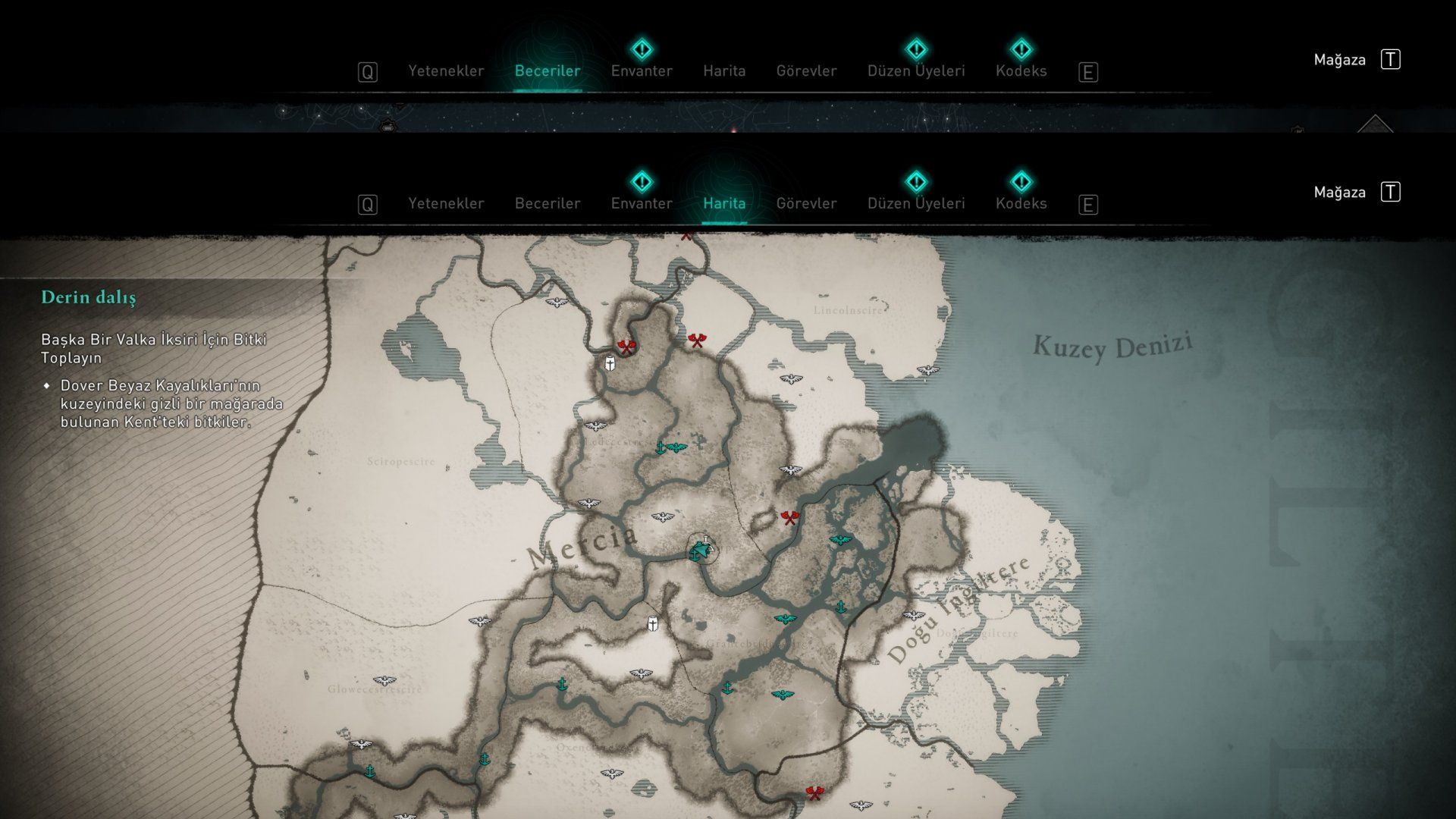Viewport: 1456px width, 819px height.
Task: Click the Derin dalış quest title
Action: click(89, 297)
